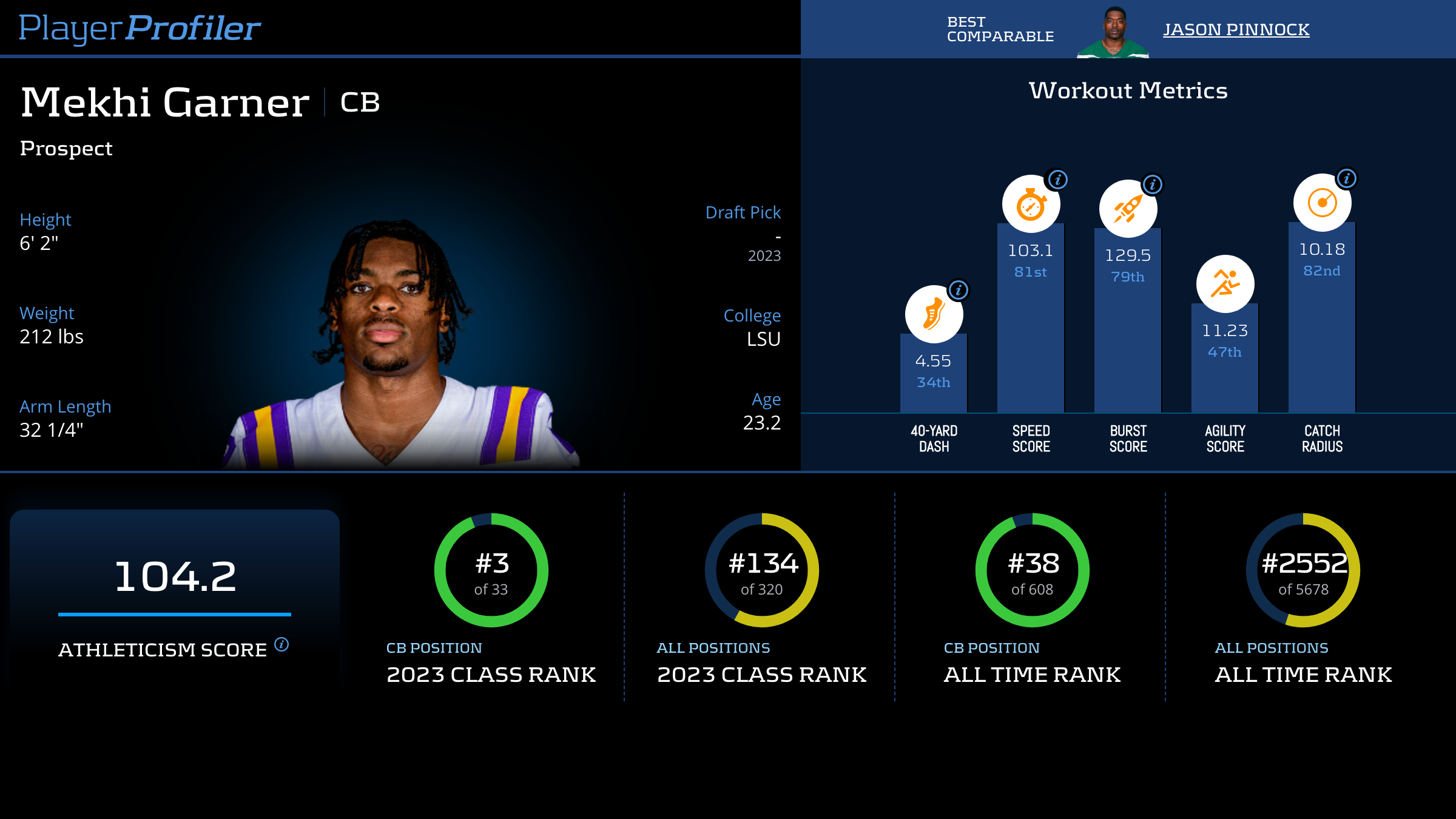Click the 40-Yard Dash shoe icon
This screenshot has width=1456, height=819.
click(934, 314)
